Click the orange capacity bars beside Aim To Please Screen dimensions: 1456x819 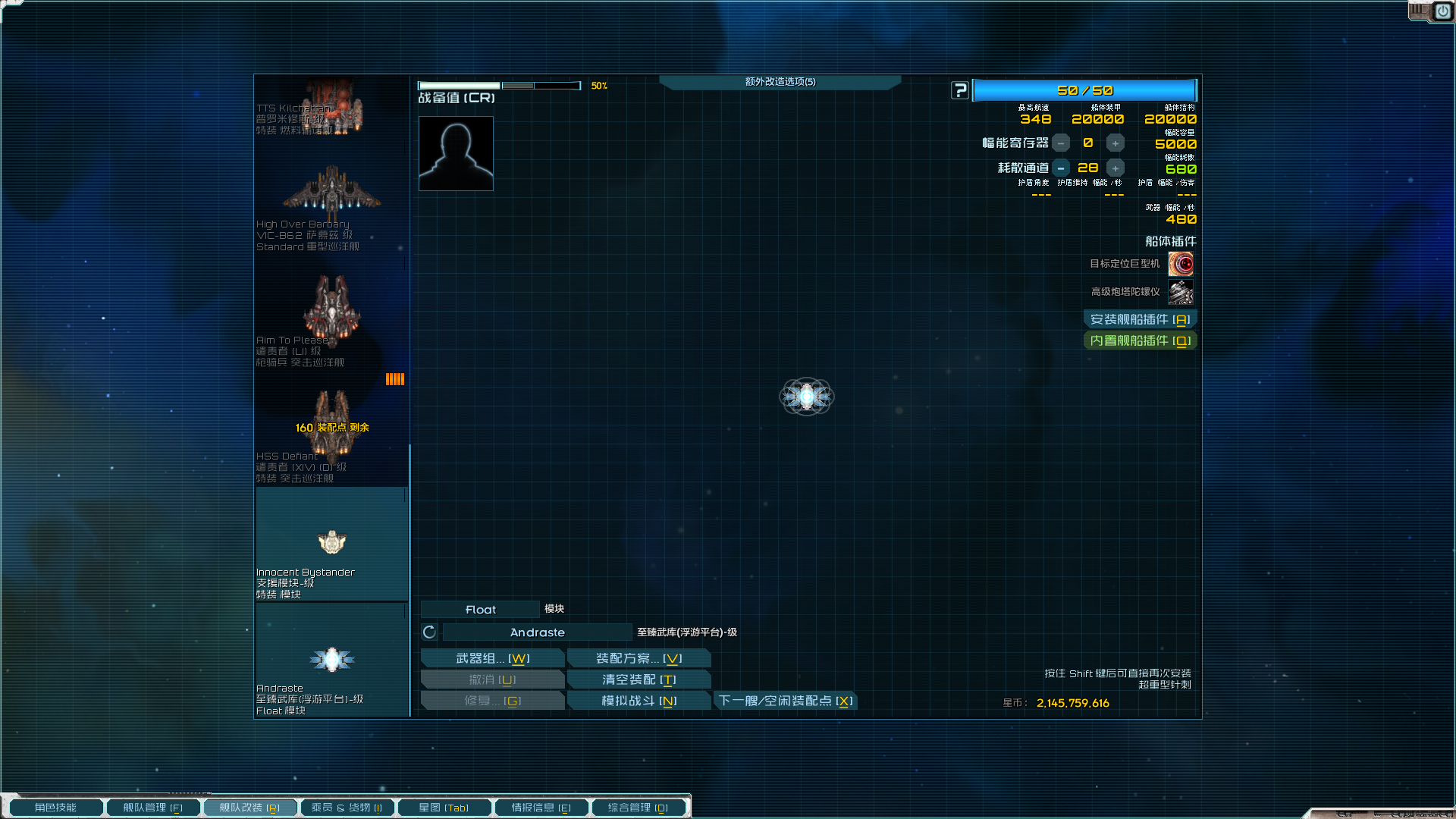[x=395, y=378]
